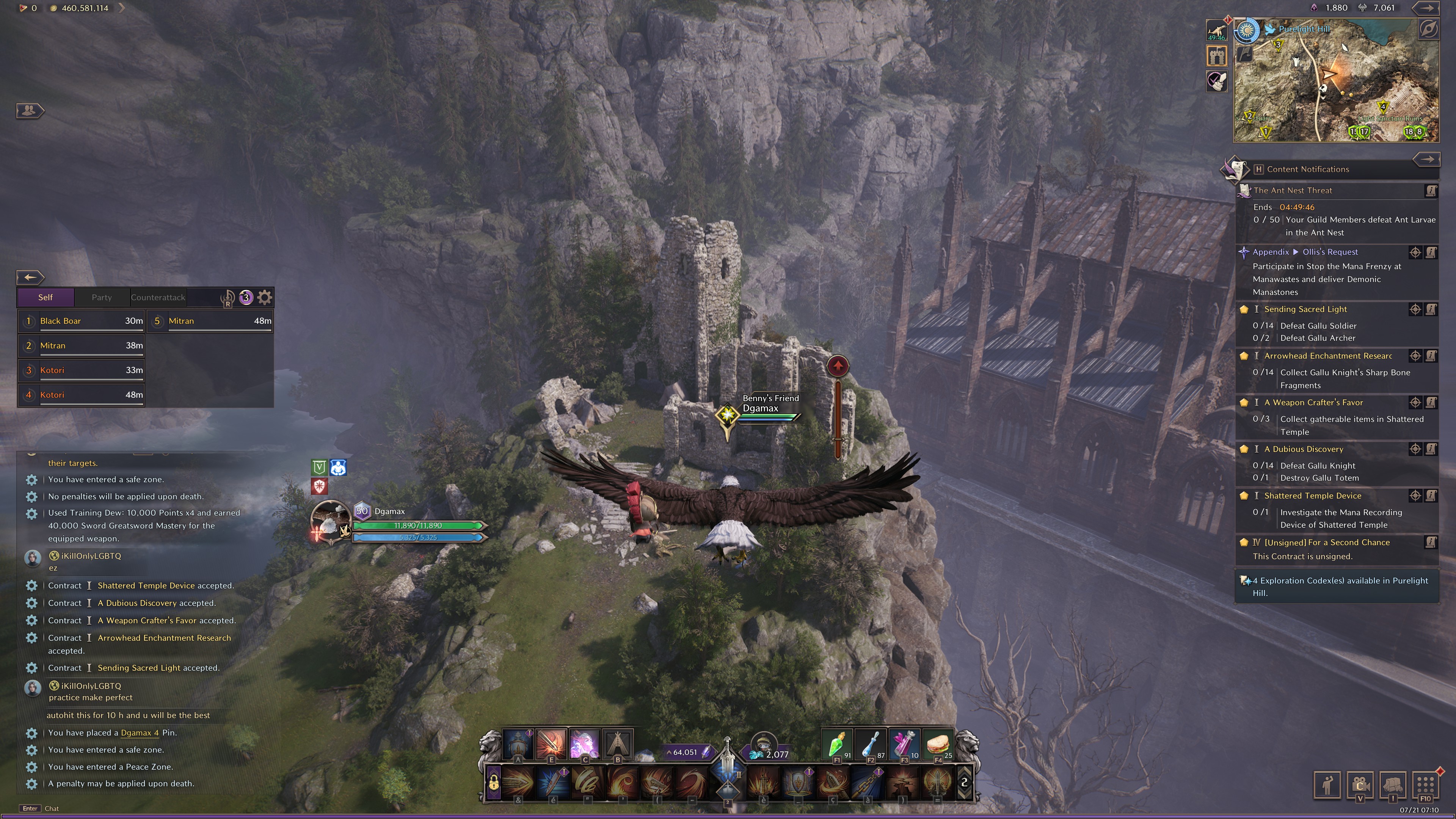Use the blue mana potion slot

(871, 744)
